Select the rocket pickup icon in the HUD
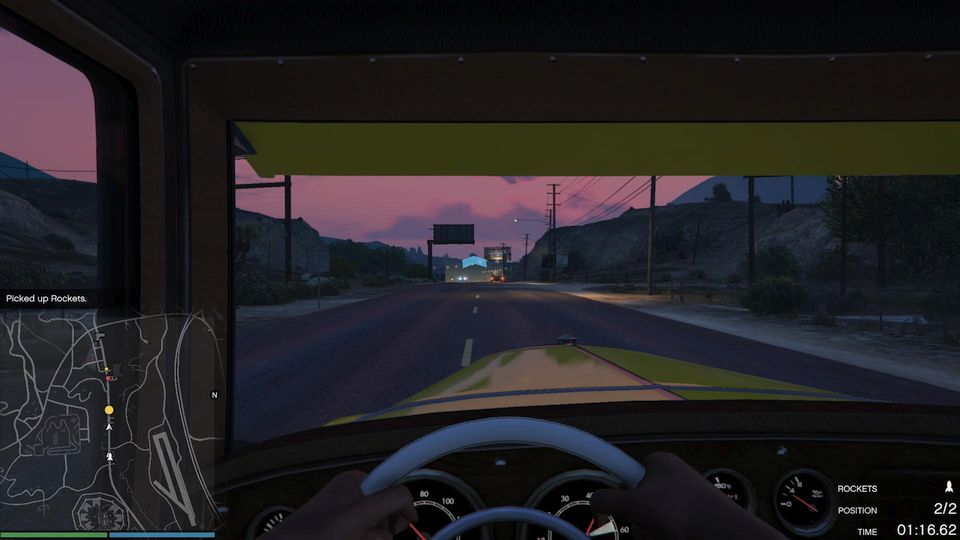Viewport: 960px width, 540px height. point(948,488)
